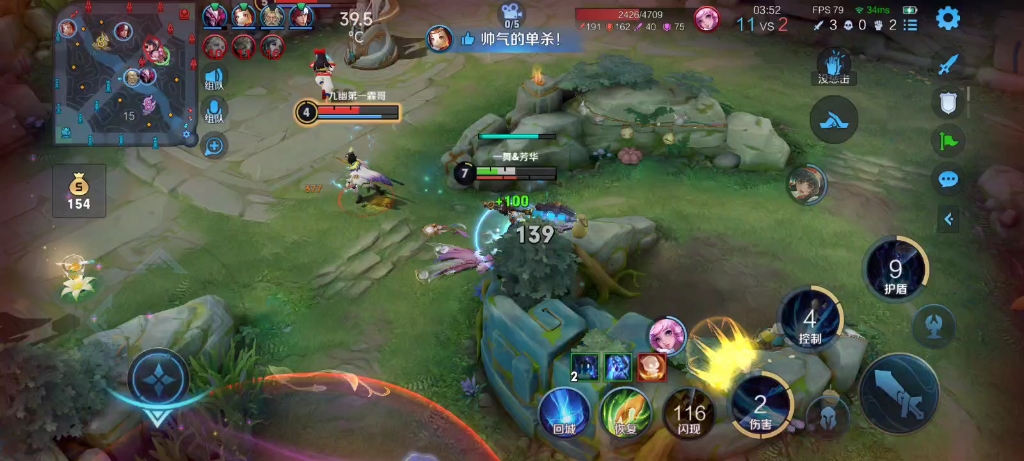The height and width of the screenshot is (461, 1024).
Task: Use the 控制 control skill
Action: (x=810, y=321)
